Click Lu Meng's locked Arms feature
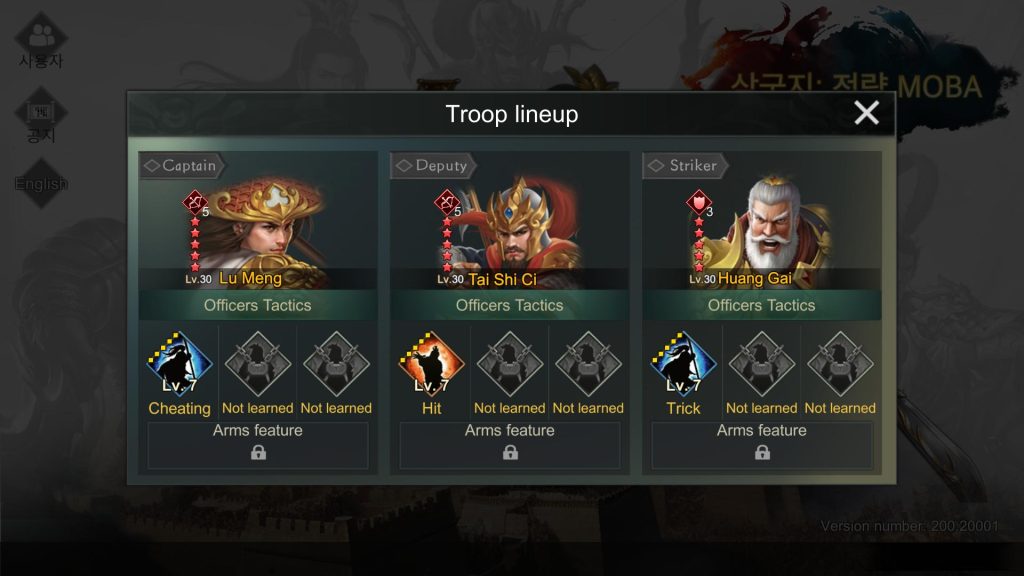 [x=258, y=446]
